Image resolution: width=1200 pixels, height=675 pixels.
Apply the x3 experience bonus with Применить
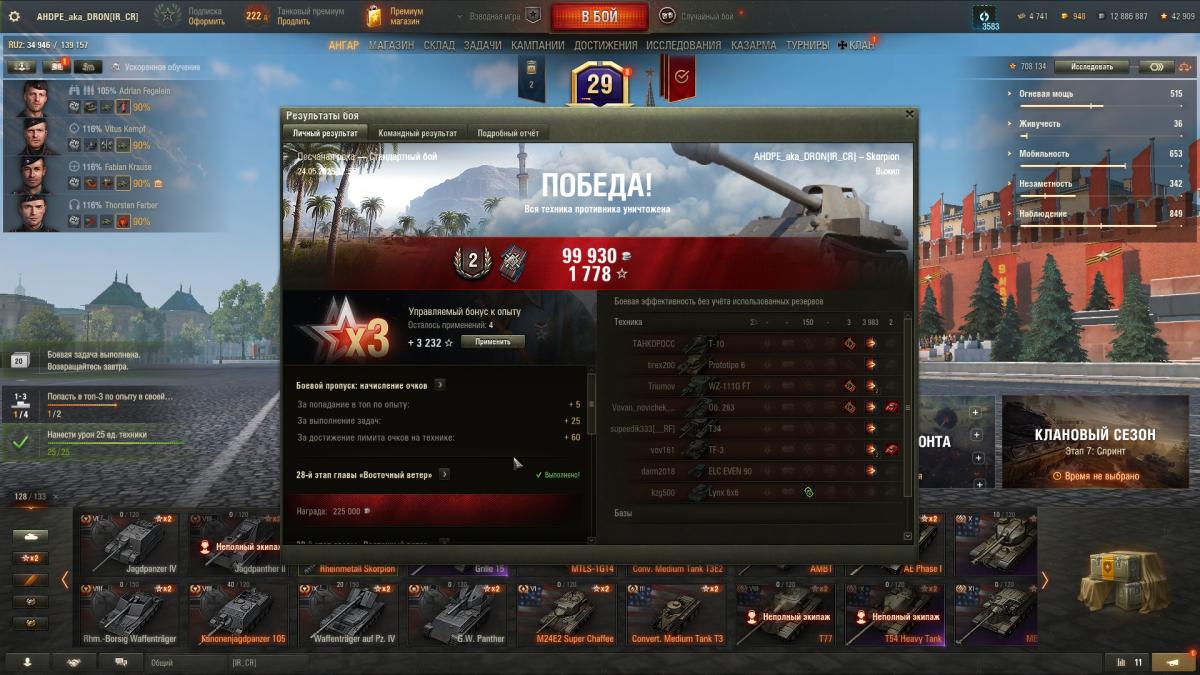(492, 342)
